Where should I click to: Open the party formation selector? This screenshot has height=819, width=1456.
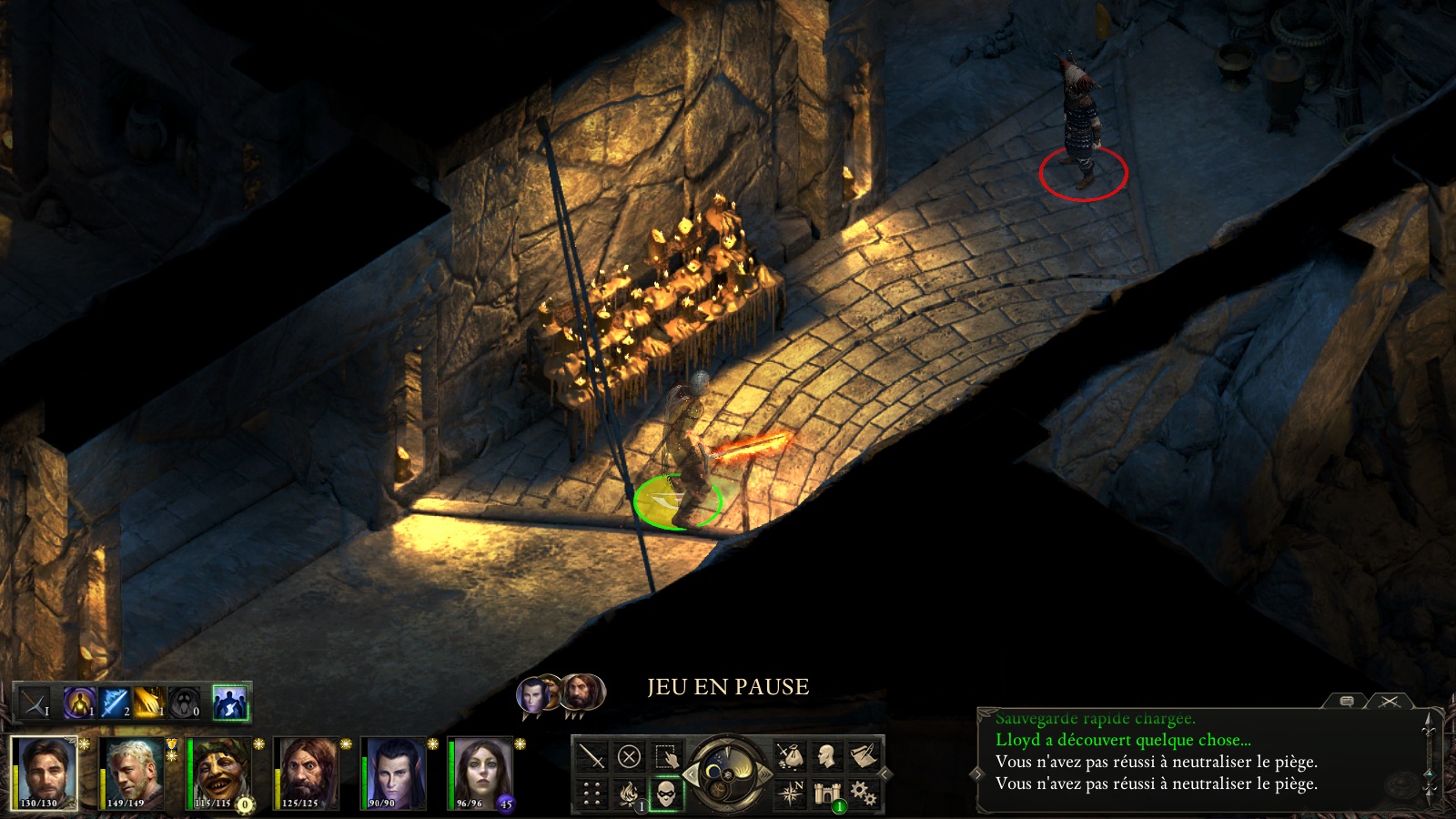click(x=591, y=794)
